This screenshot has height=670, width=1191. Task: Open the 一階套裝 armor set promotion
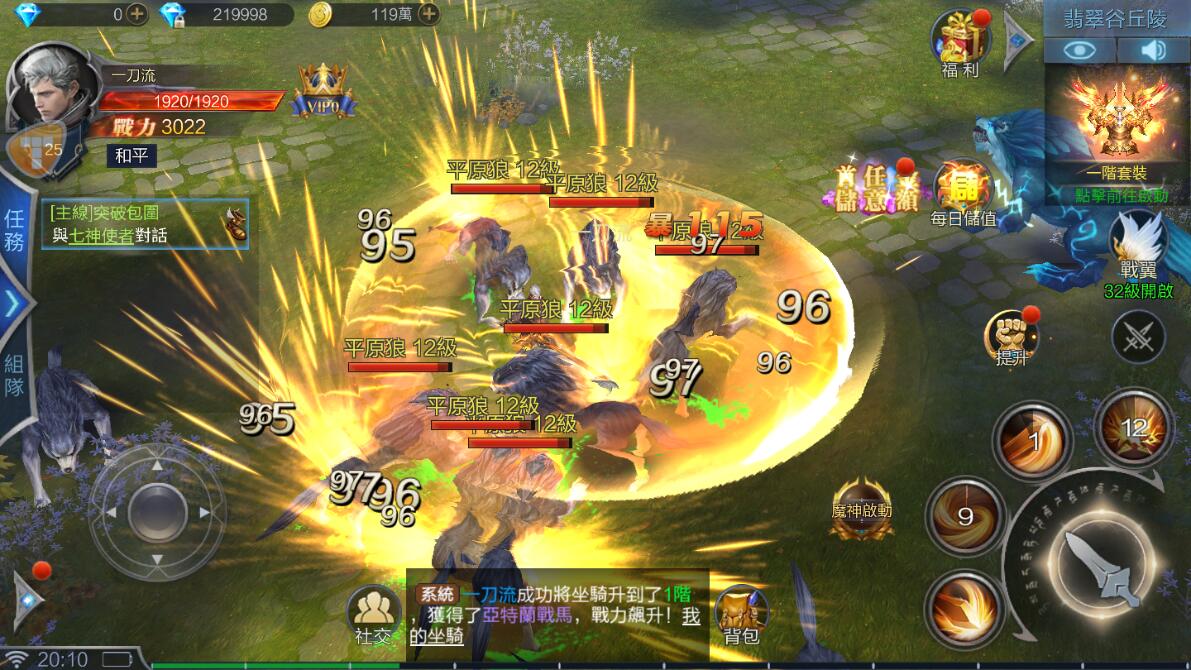click(x=1118, y=130)
